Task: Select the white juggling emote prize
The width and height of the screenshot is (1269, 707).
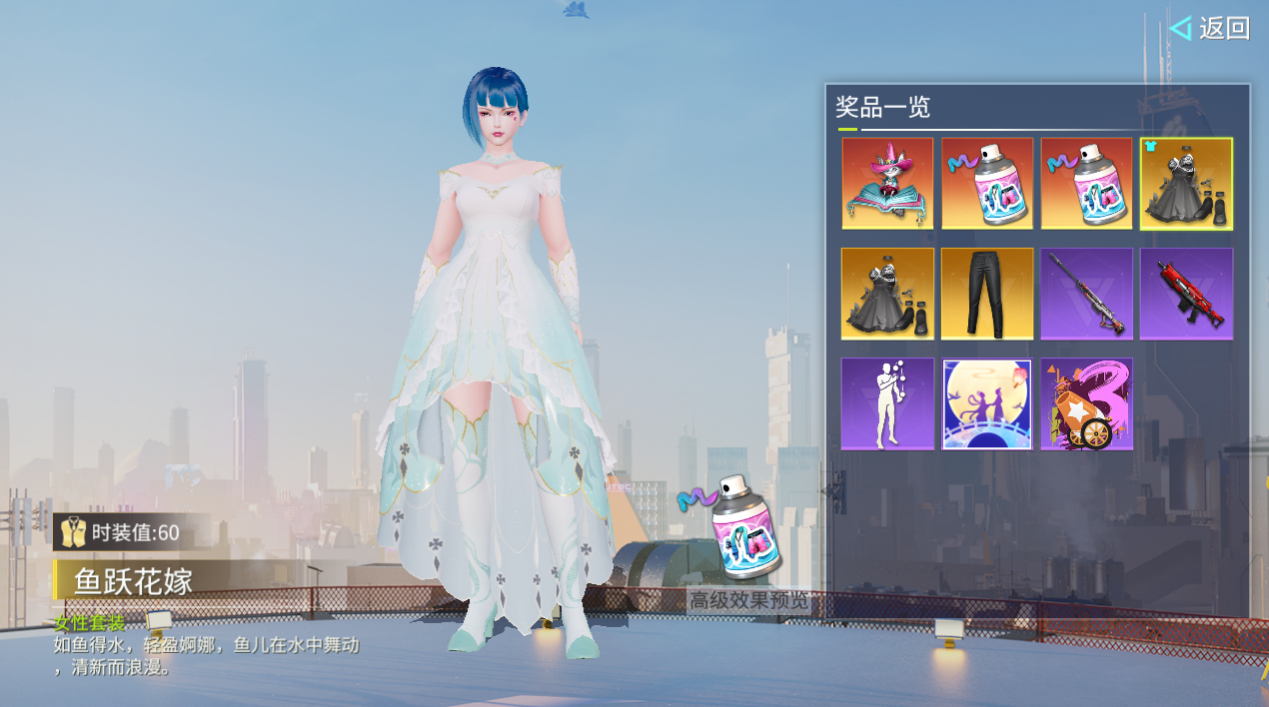Action: coord(887,404)
